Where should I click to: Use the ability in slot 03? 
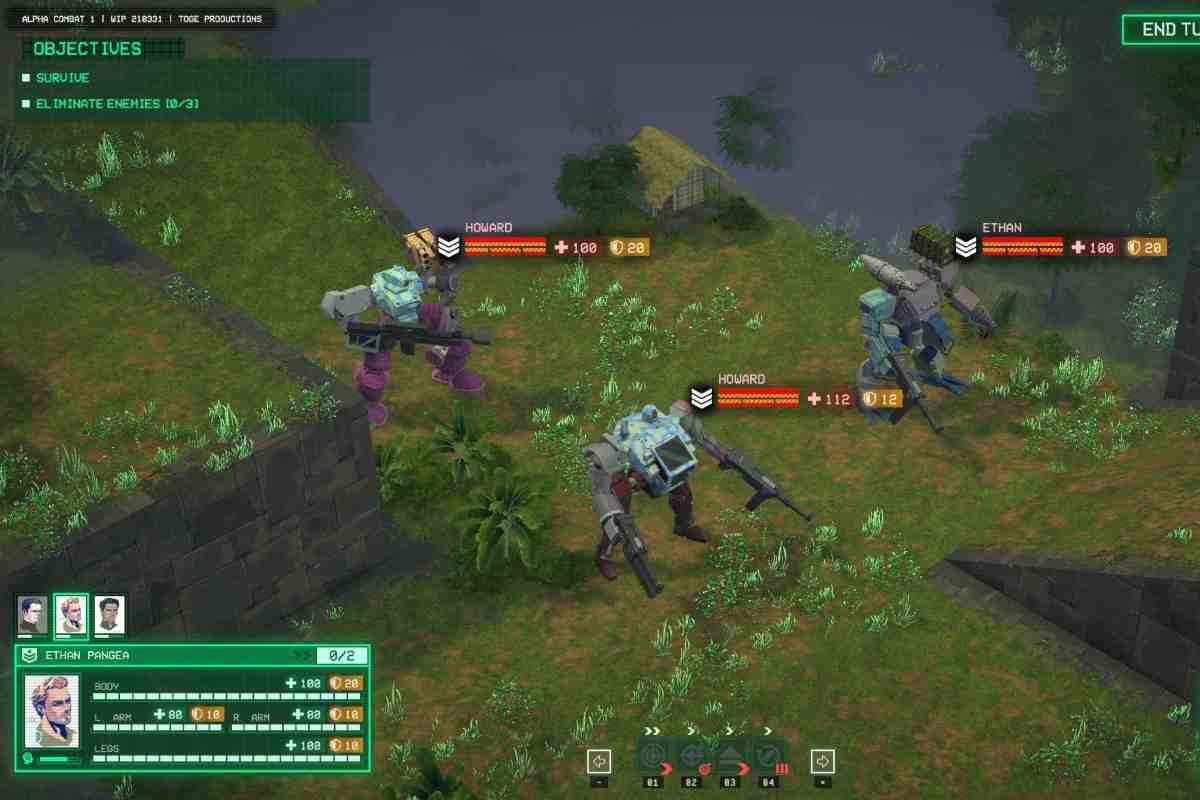coord(730,757)
